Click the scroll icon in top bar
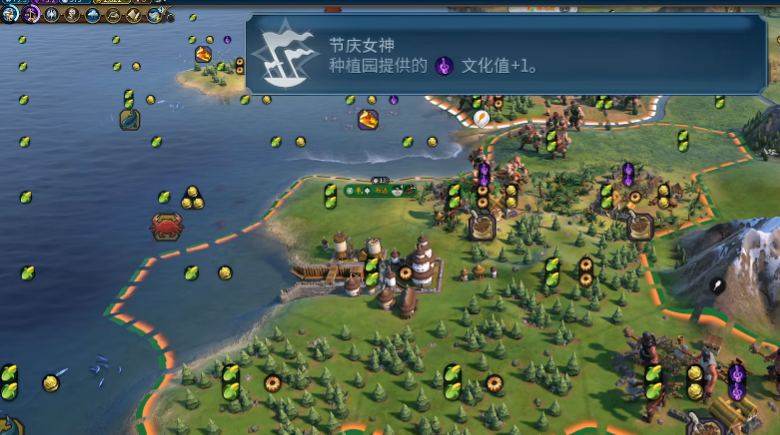780x435 pixels. [x=134, y=14]
